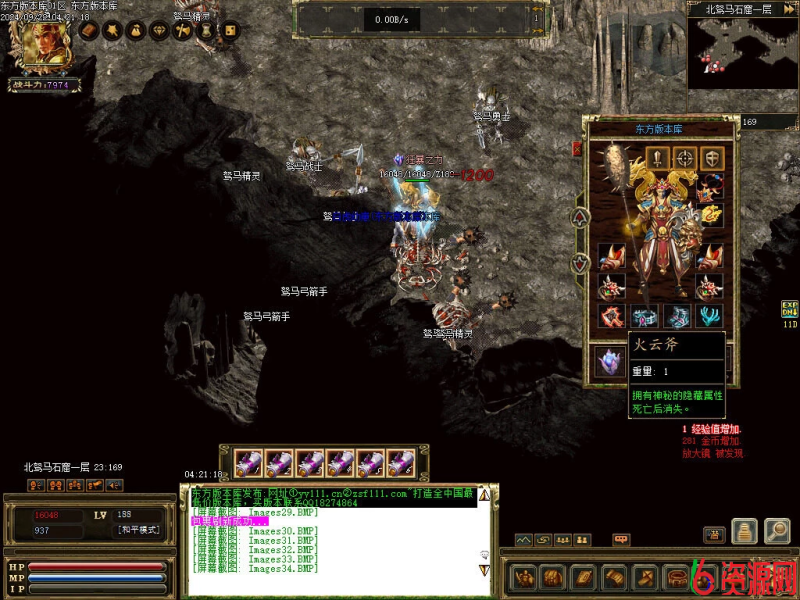Select the sword icon tab in equipment panel

657,157
